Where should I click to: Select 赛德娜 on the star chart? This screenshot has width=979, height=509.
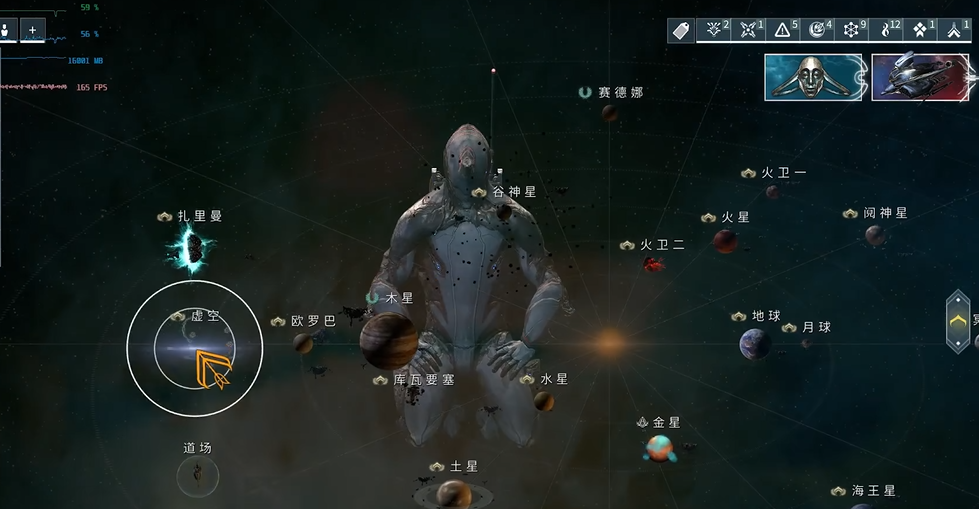pyautogui.click(x=609, y=113)
